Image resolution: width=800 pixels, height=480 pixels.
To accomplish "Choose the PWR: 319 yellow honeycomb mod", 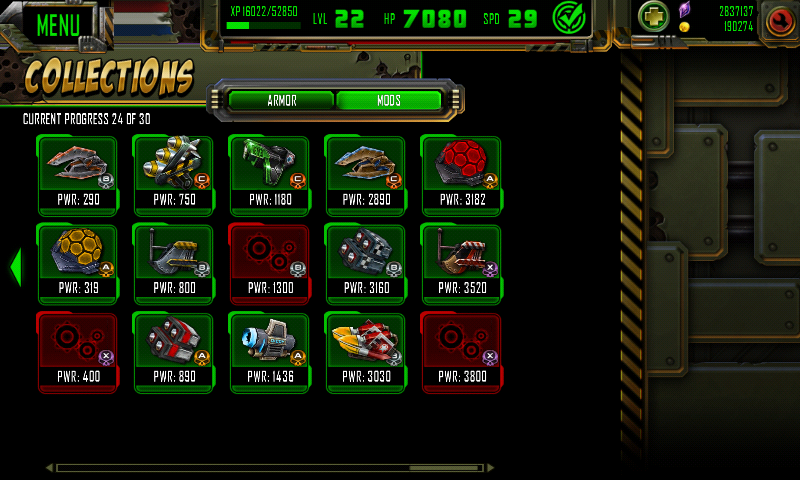I will click(77, 263).
